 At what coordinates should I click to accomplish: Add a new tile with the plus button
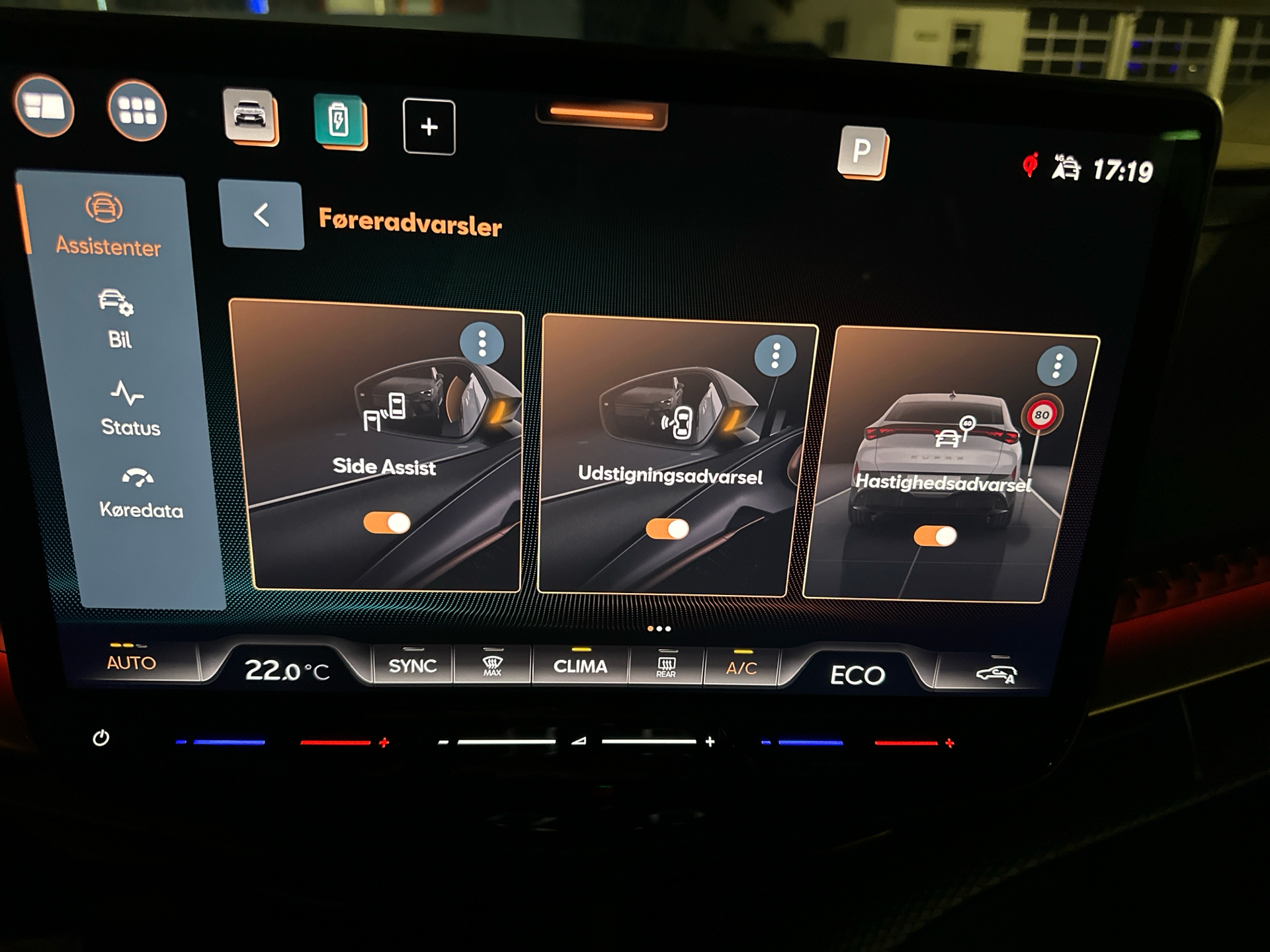[429, 126]
